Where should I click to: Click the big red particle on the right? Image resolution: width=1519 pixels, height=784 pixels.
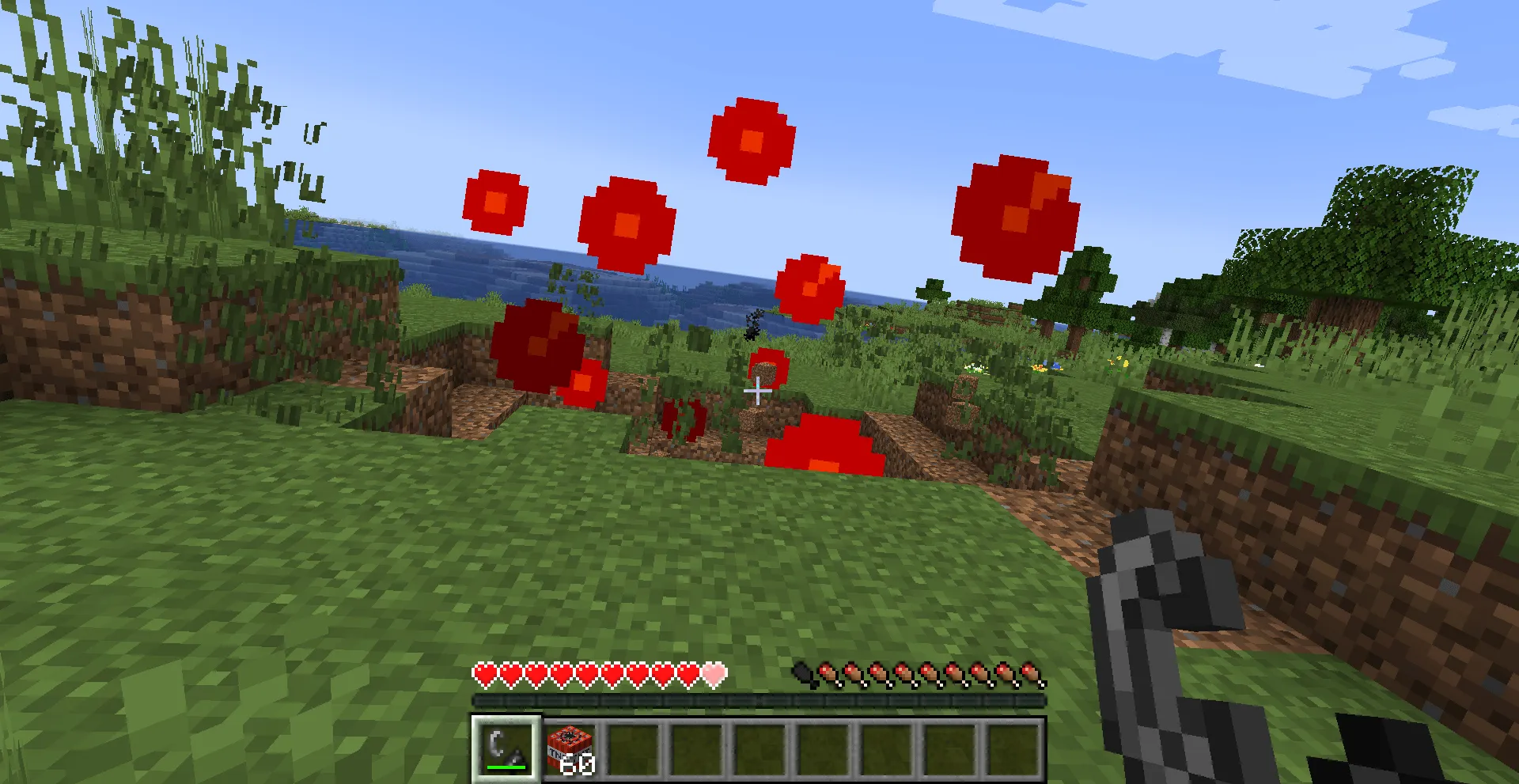pyautogui.click(x=1014, y=215)
